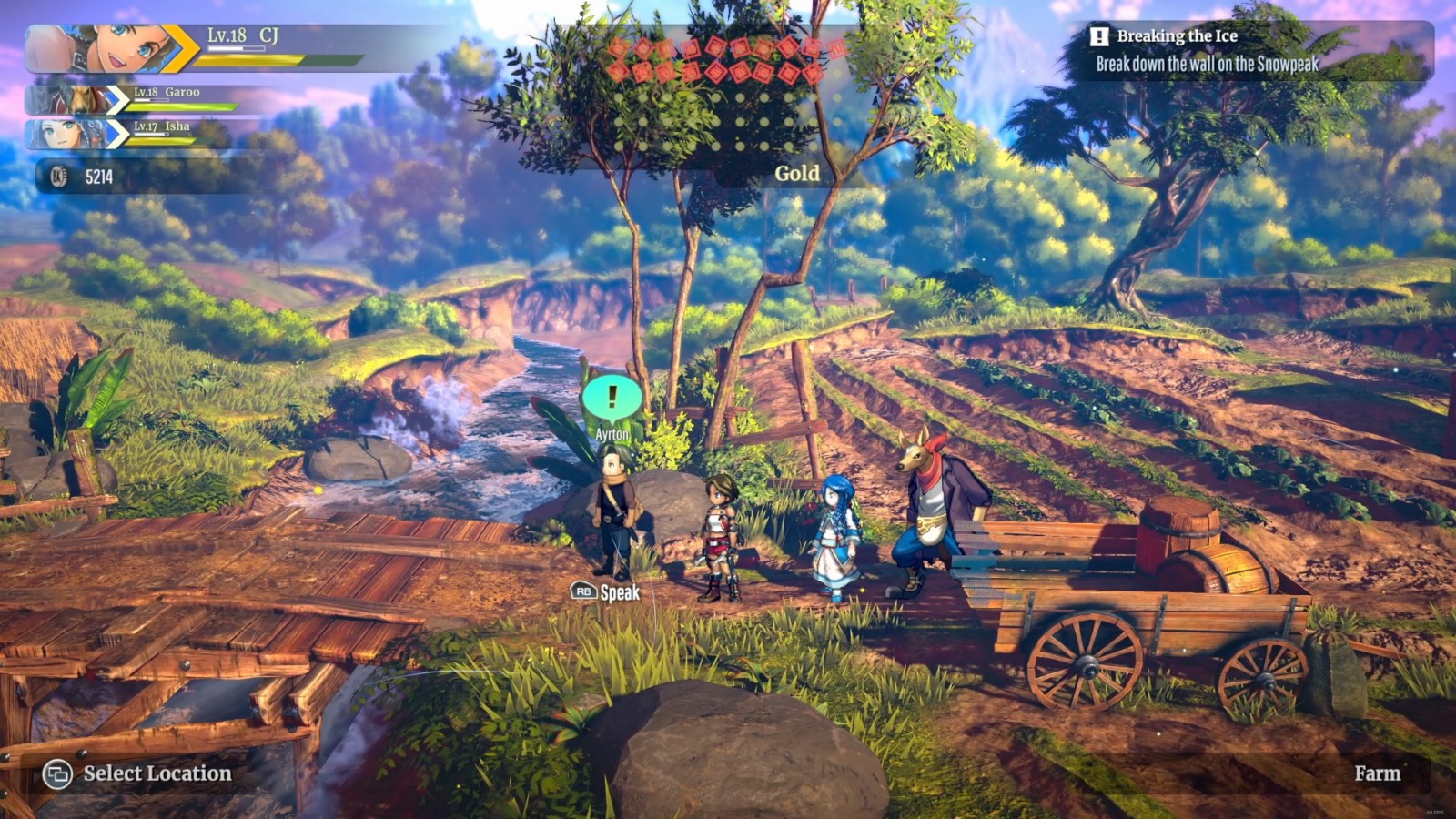
Task: Click the Gold resource label
Action: click(x=796, y=173)
